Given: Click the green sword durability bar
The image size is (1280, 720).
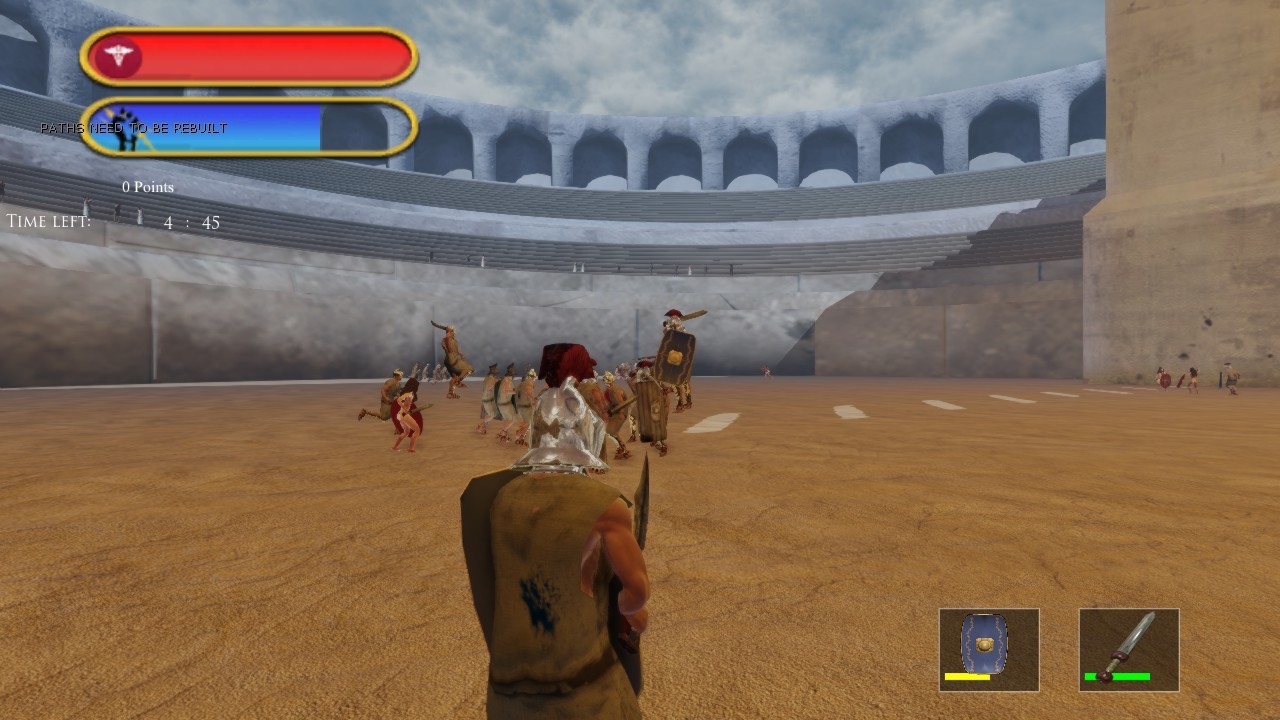Looking at the screenshot, I should tap(1119, 677).
